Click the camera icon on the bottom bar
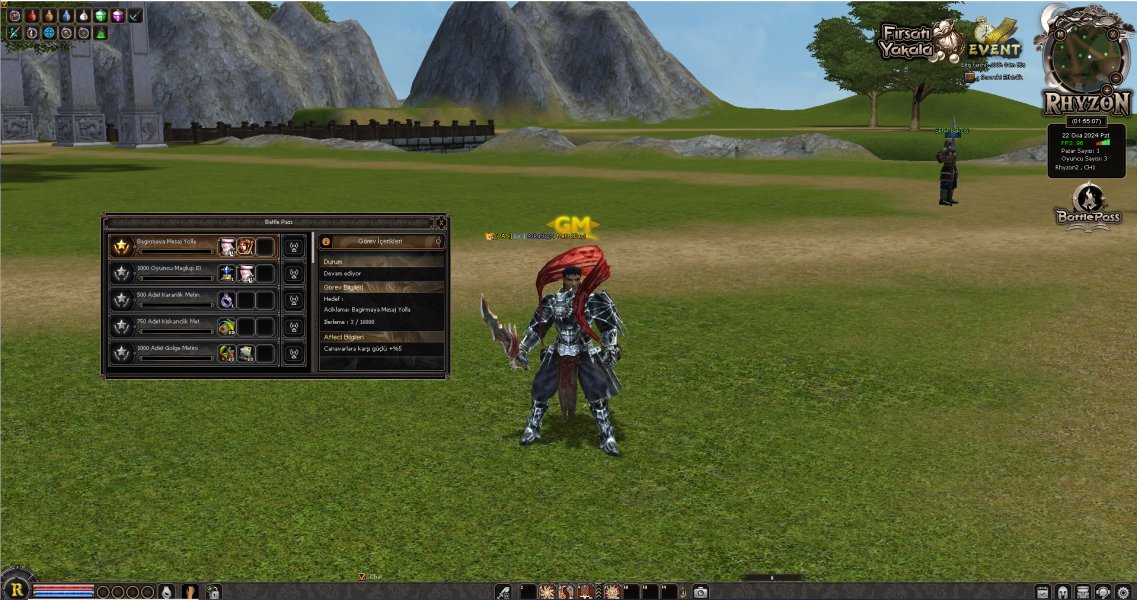Screen dimensions: 1137x600 (x=701, y=592)
